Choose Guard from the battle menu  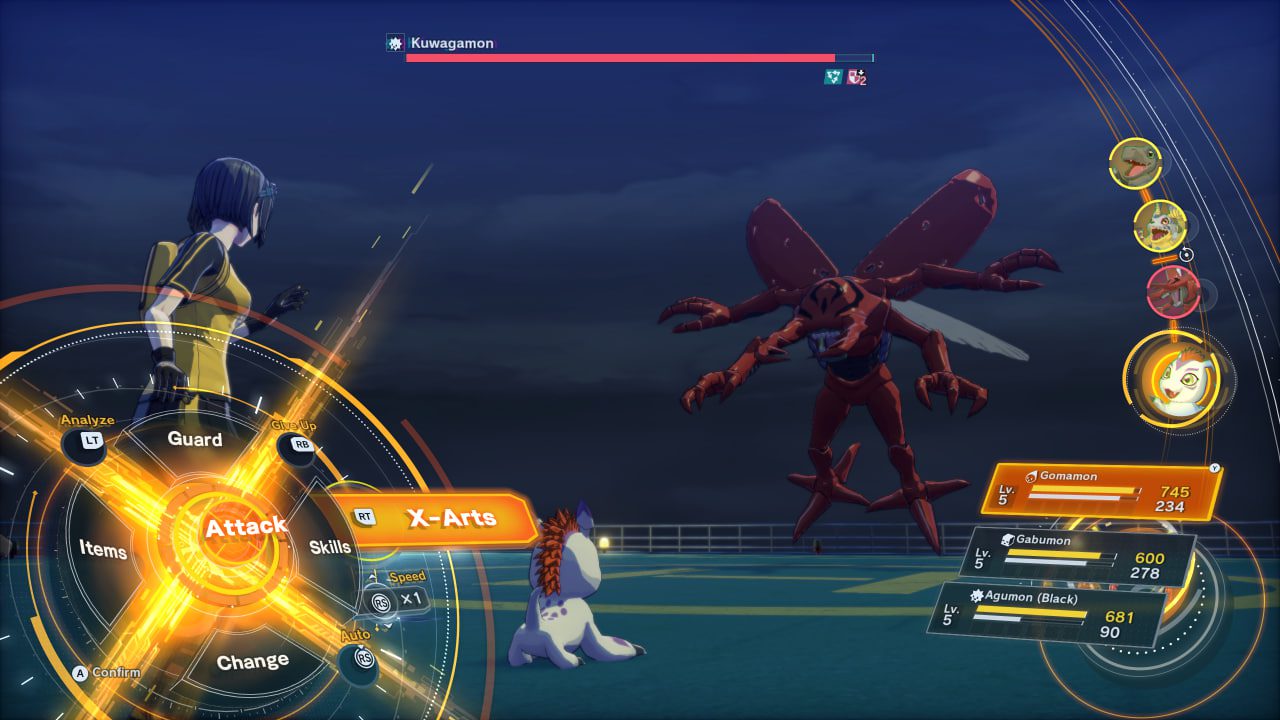[x=197, y=440]
